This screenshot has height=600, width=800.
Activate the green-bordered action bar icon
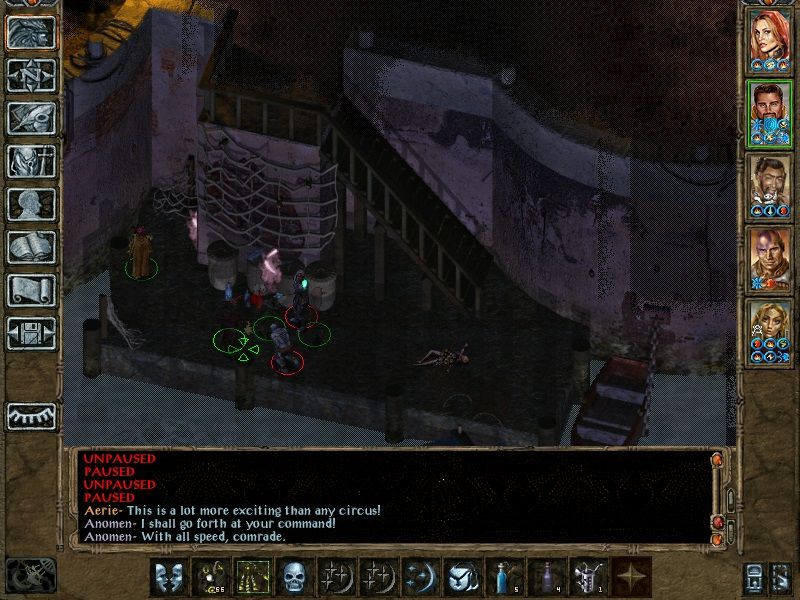[x=251, y=577]
